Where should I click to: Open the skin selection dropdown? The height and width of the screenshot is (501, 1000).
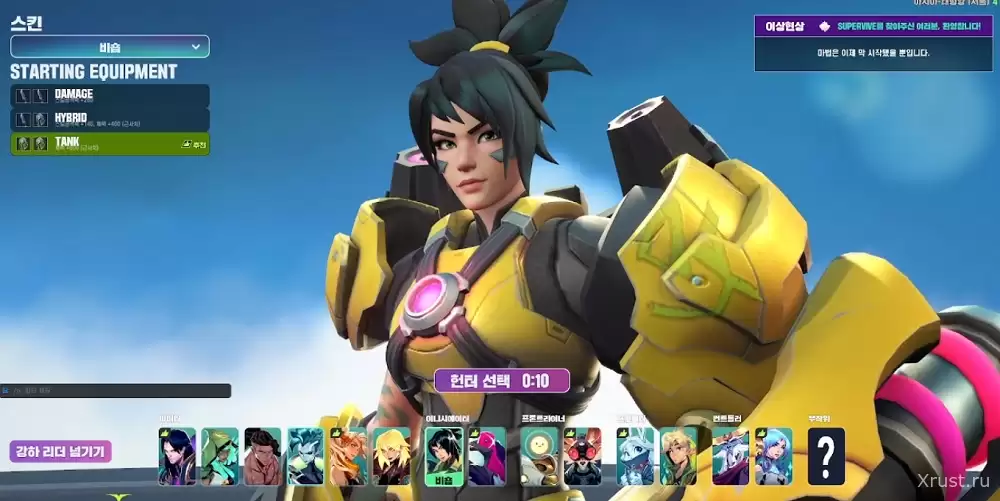pos(109,47)
